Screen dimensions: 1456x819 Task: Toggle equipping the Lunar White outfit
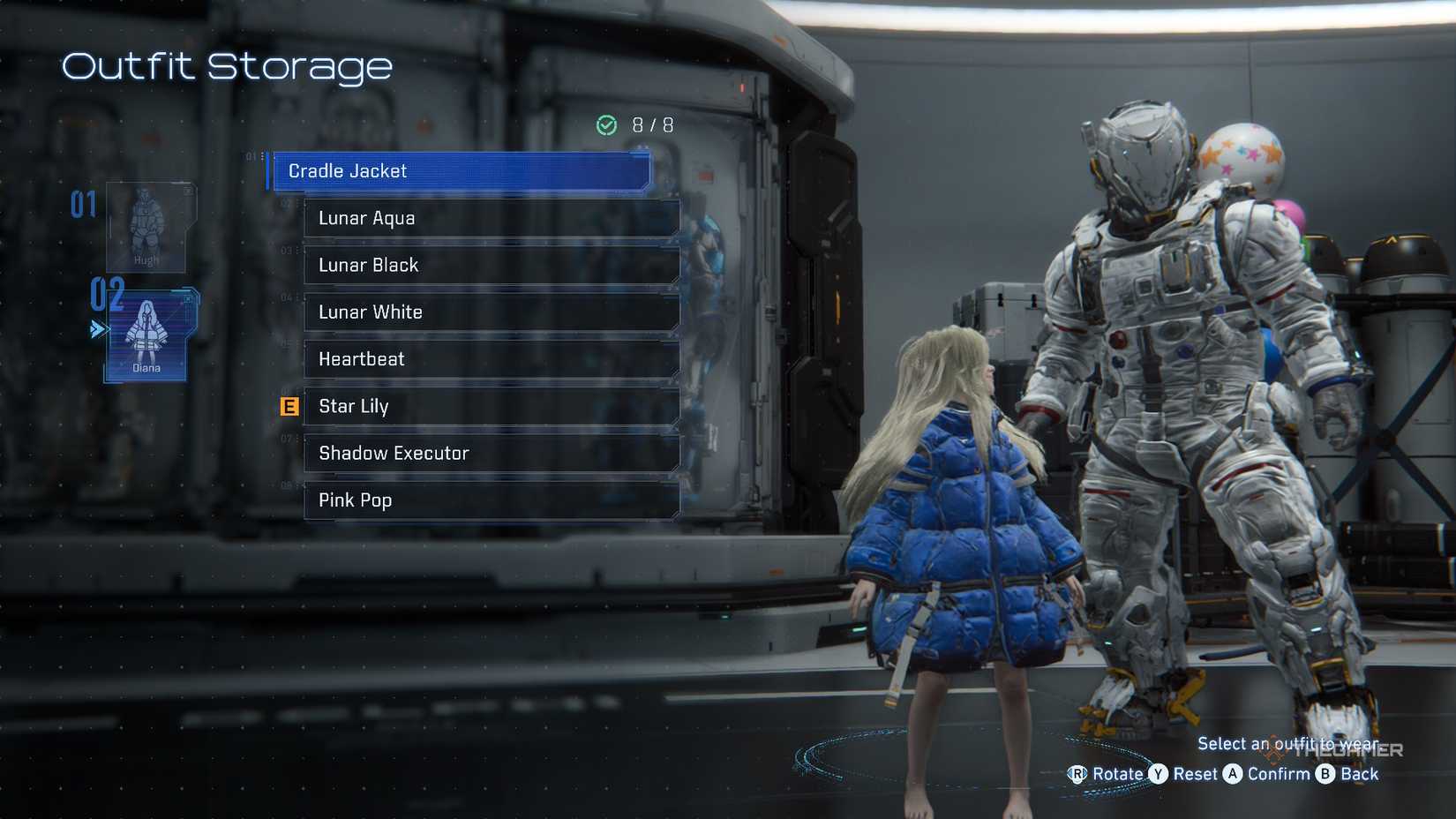[x=492, y=312]
